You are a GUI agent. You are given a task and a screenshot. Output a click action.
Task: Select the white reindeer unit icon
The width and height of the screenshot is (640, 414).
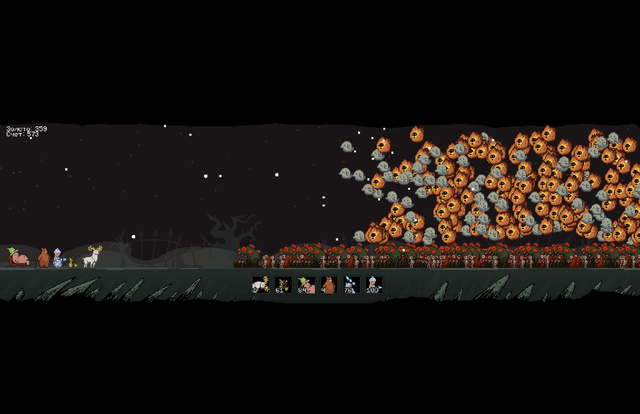tap(261, 285)
